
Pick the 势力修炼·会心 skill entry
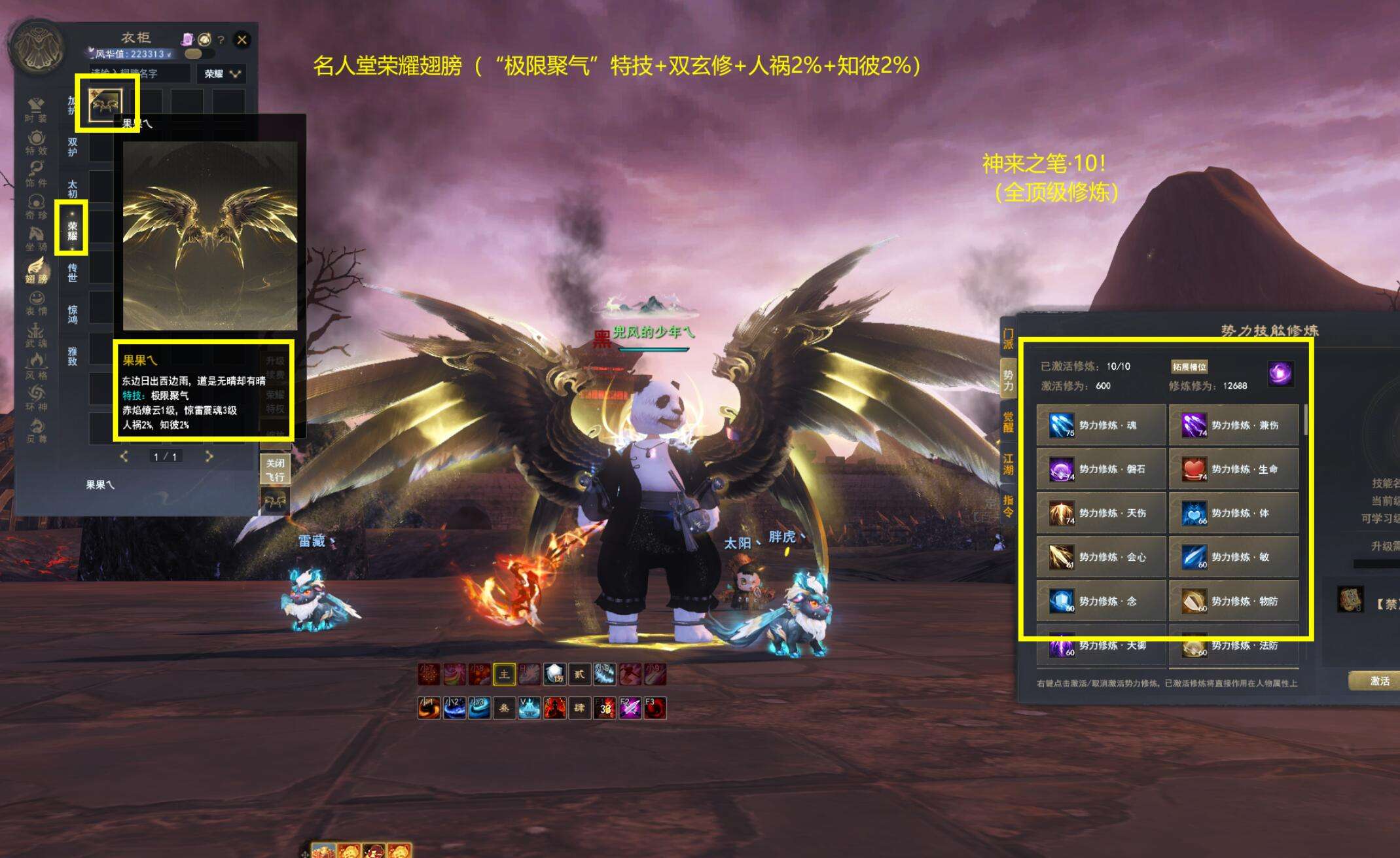pyautogui.click(x=1101, y=557)
